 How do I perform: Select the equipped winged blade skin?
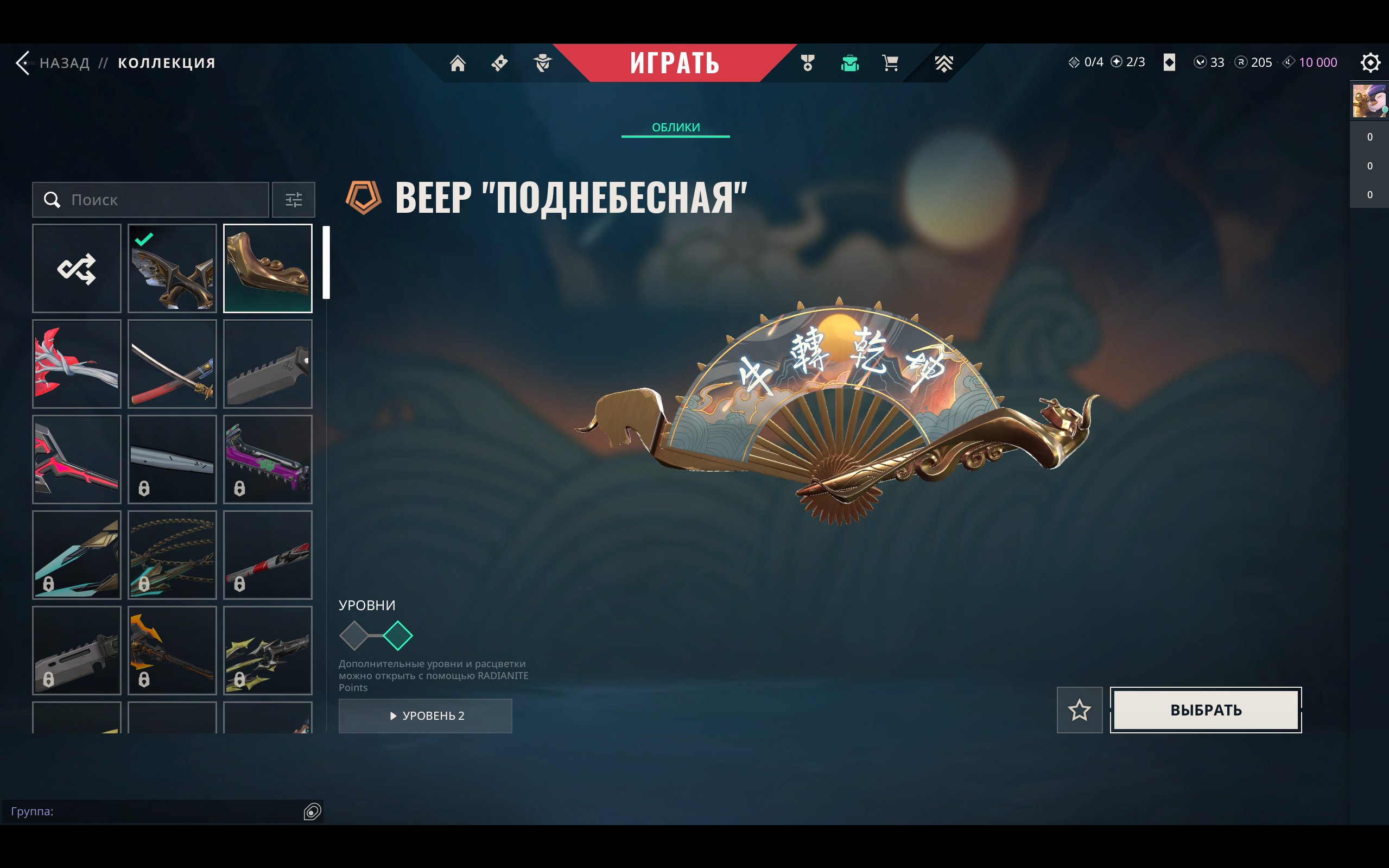coord(172,269)
